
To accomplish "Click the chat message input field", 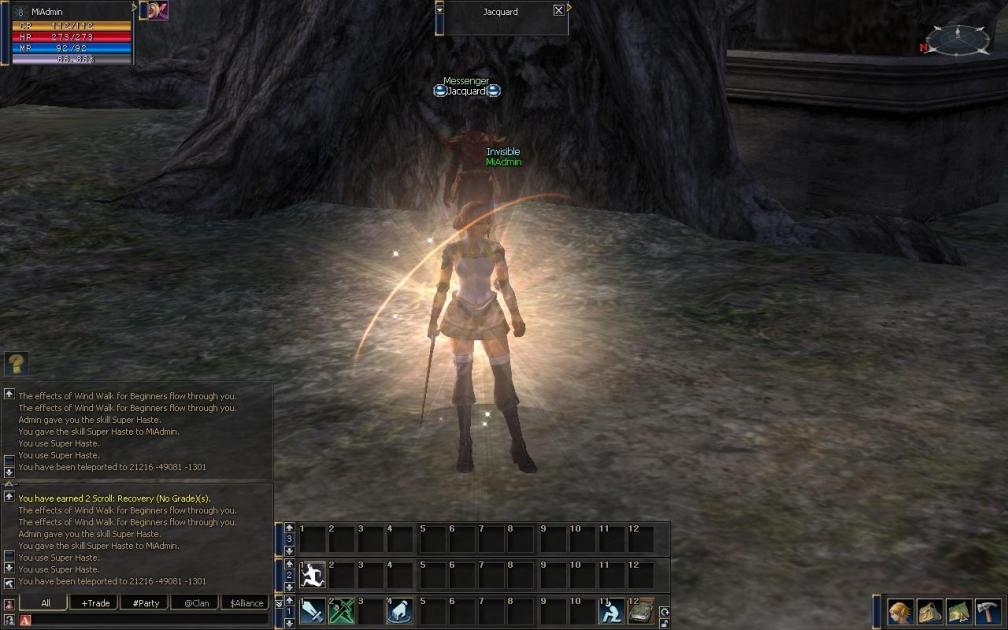I will pyautogui.click(x=150, y=620).
